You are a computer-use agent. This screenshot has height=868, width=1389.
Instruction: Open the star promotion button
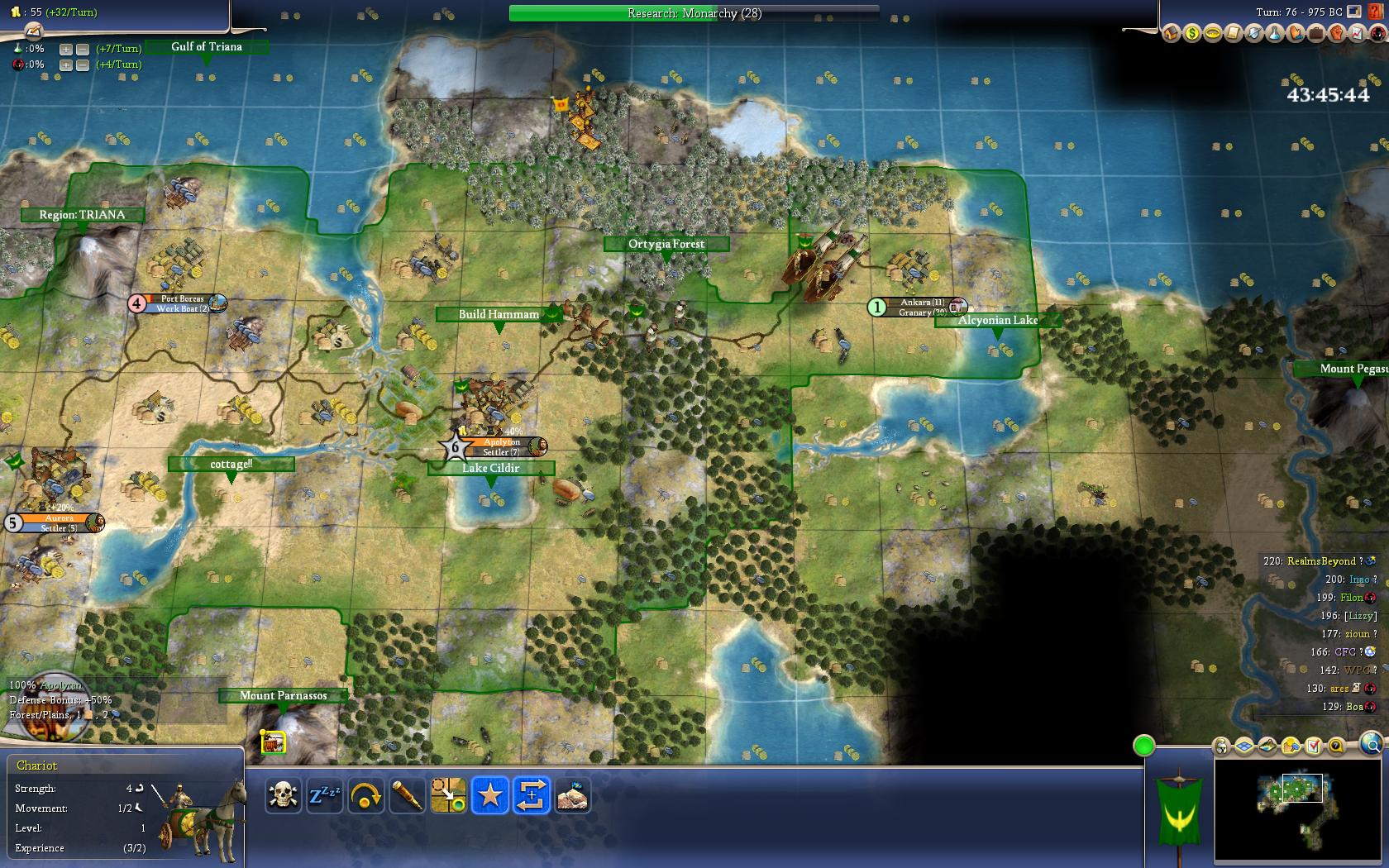pos(489,795)
